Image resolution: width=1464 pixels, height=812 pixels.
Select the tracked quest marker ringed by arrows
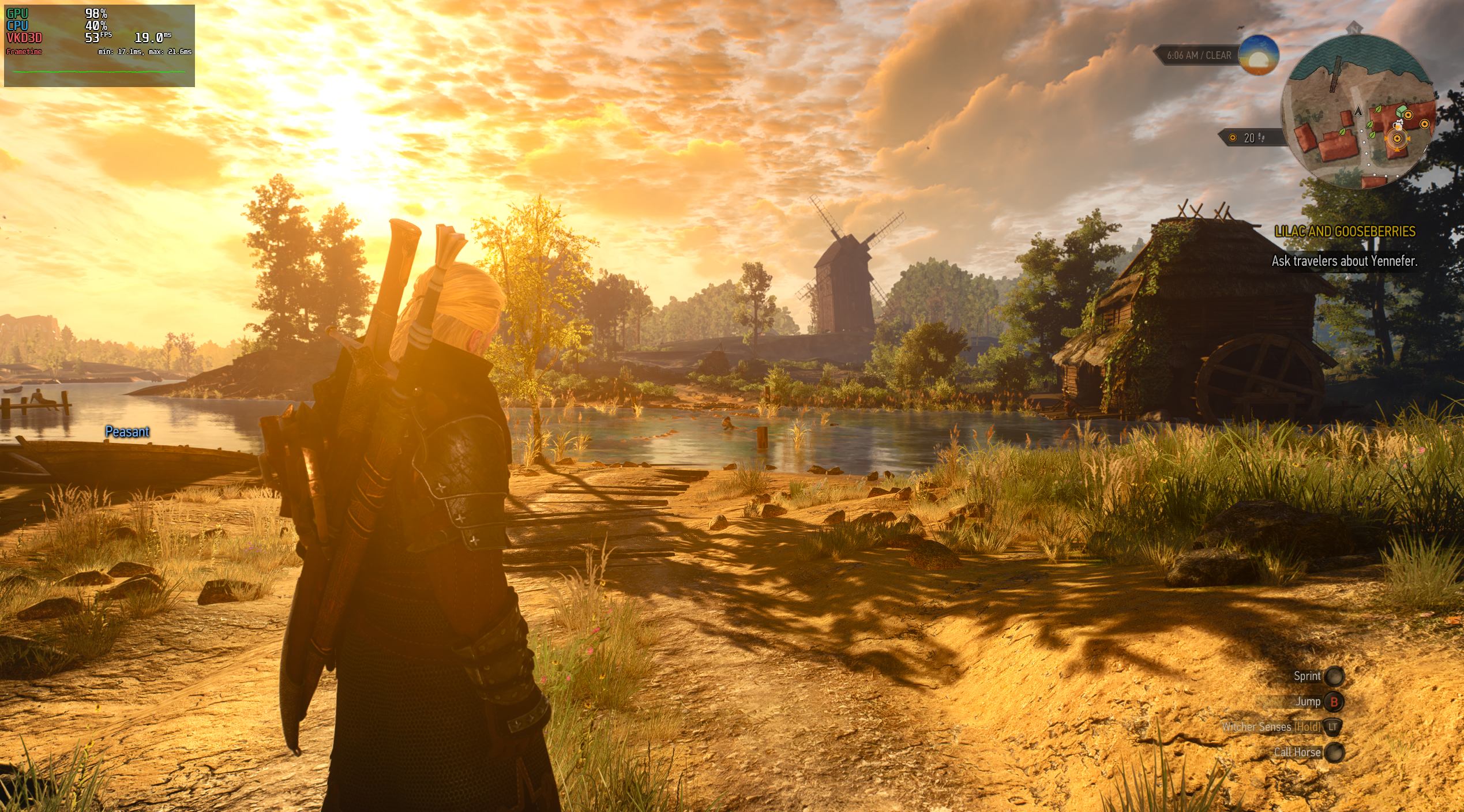pos(1397,138)
